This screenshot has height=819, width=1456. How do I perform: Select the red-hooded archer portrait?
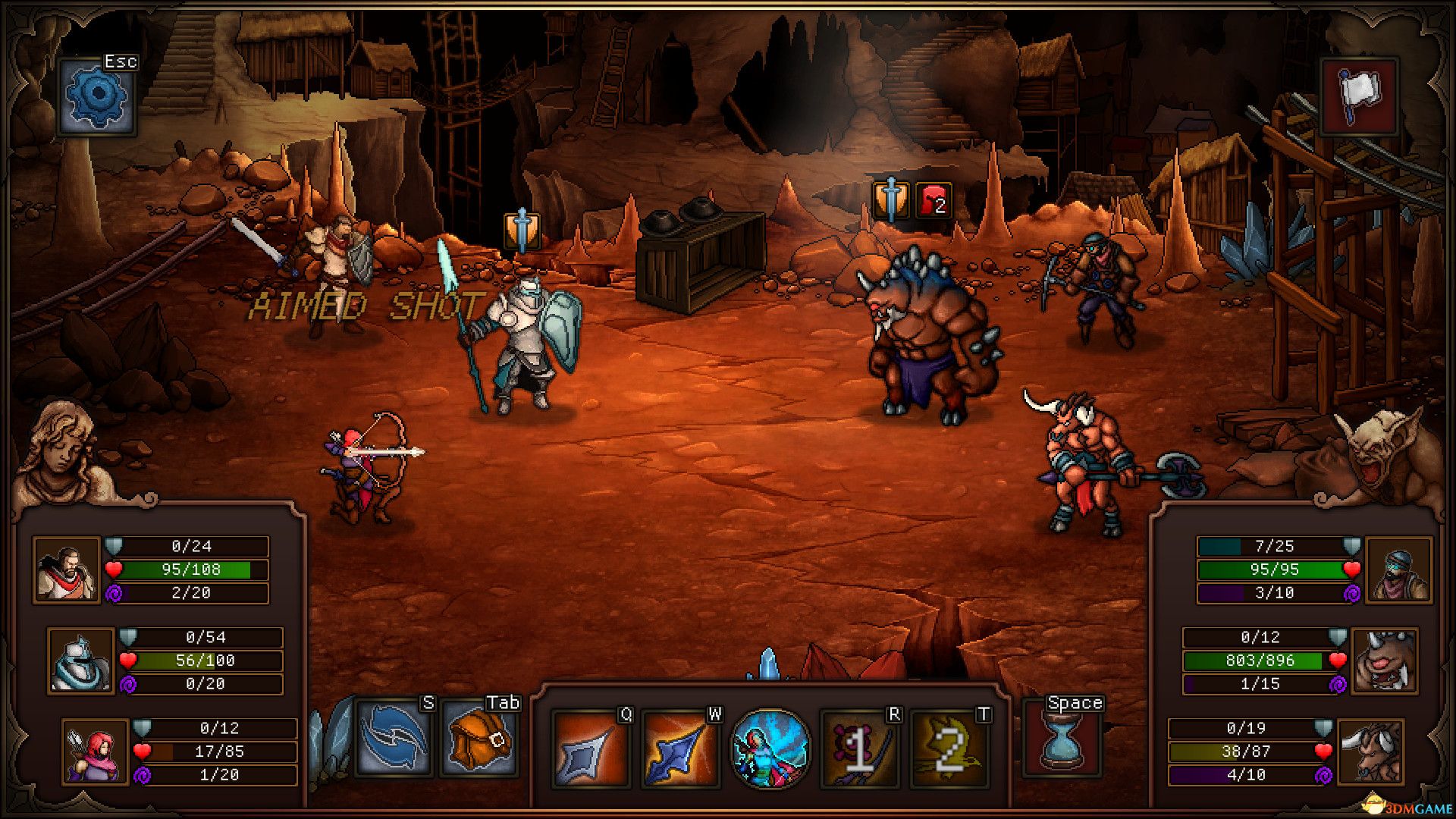point(96,752)
